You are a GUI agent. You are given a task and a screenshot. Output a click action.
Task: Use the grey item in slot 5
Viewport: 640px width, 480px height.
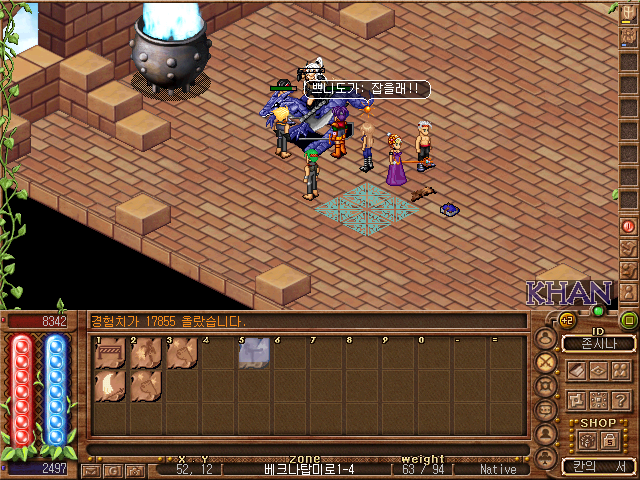point(253,352)
